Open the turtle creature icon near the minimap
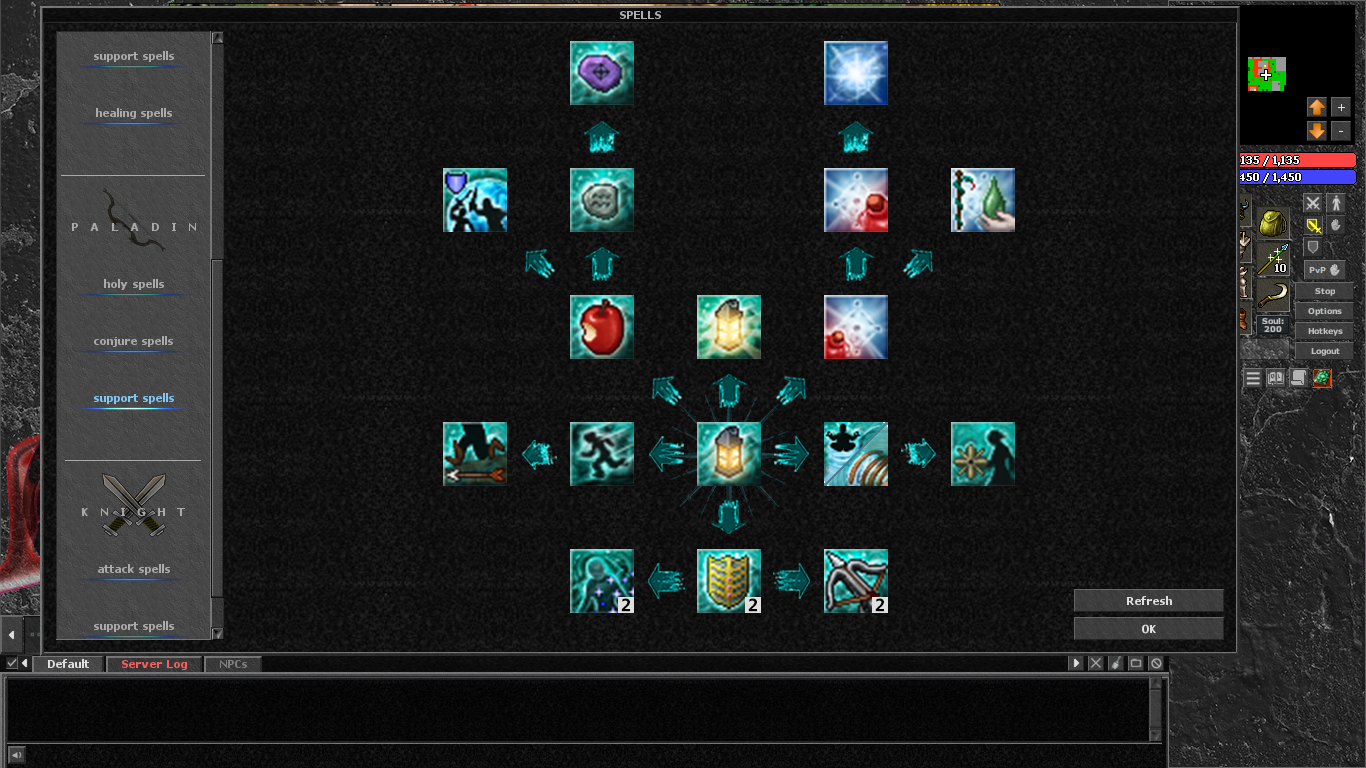 click(1324, 379)
